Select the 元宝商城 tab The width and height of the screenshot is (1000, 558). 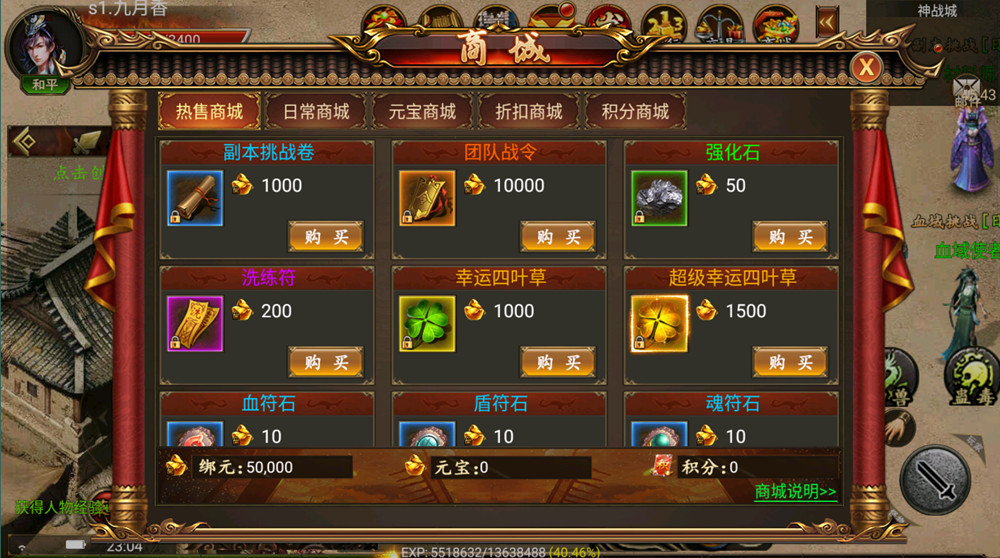[422, 112]
